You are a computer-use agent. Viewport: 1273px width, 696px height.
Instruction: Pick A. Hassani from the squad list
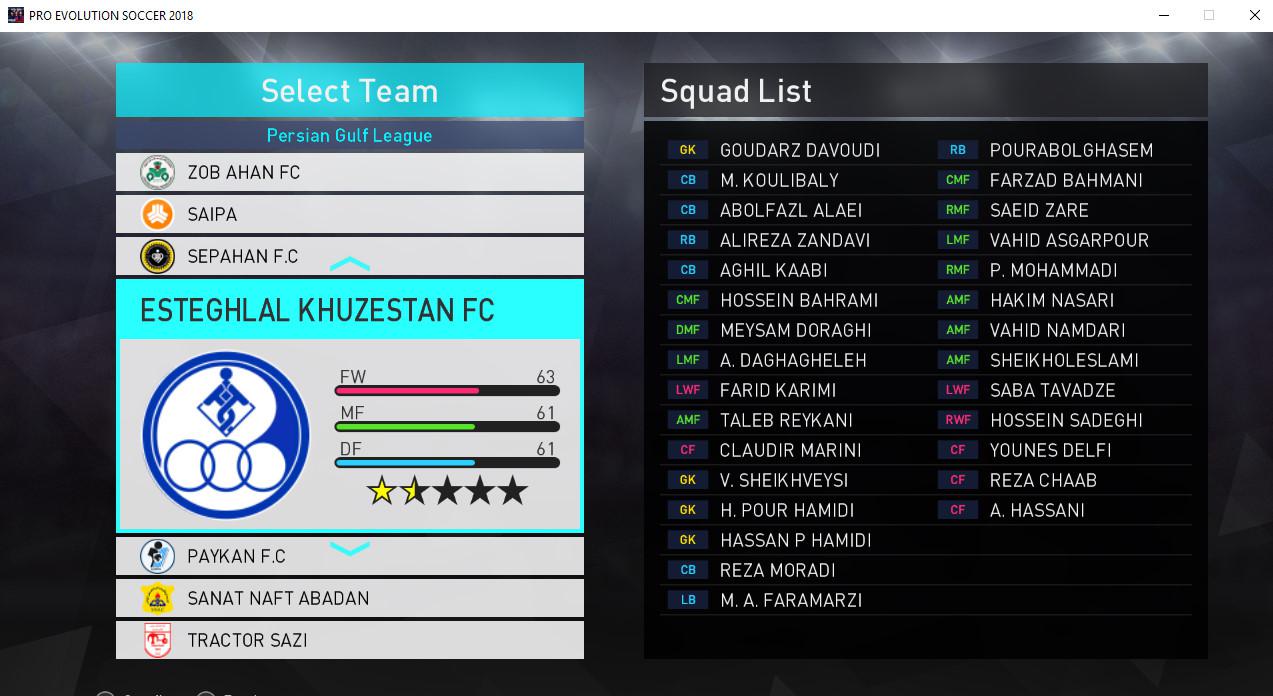(x=1037, y=510)
